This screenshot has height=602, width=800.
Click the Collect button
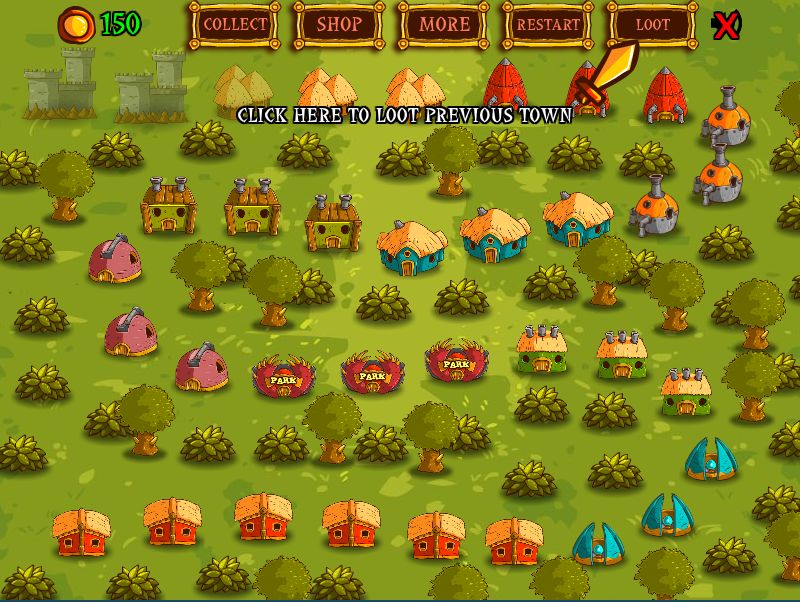(x=235, y=24)
